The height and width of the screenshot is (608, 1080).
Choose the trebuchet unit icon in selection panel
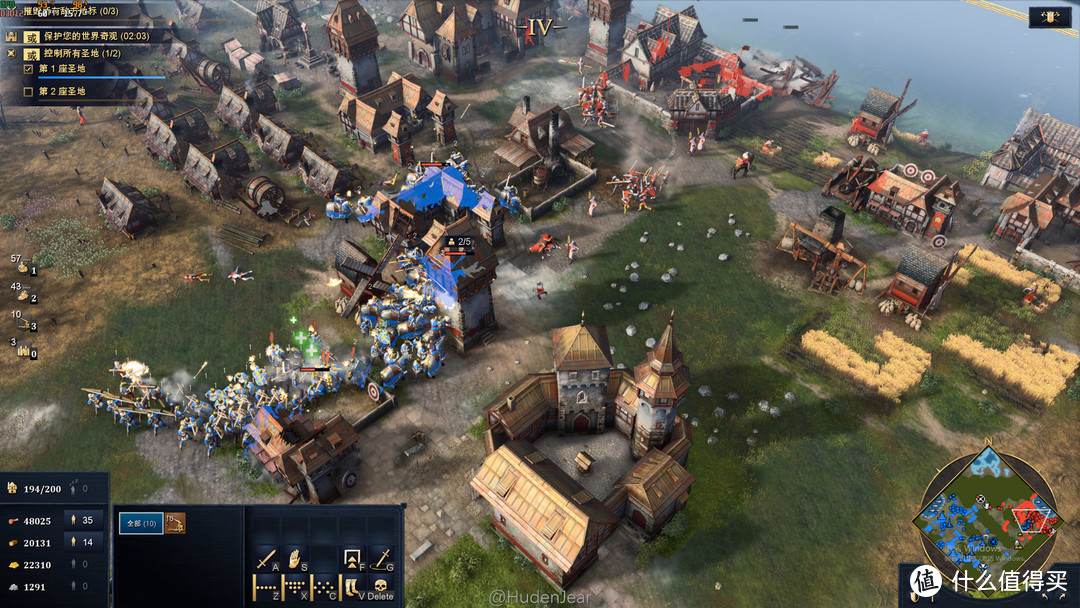tap(176, 522)
